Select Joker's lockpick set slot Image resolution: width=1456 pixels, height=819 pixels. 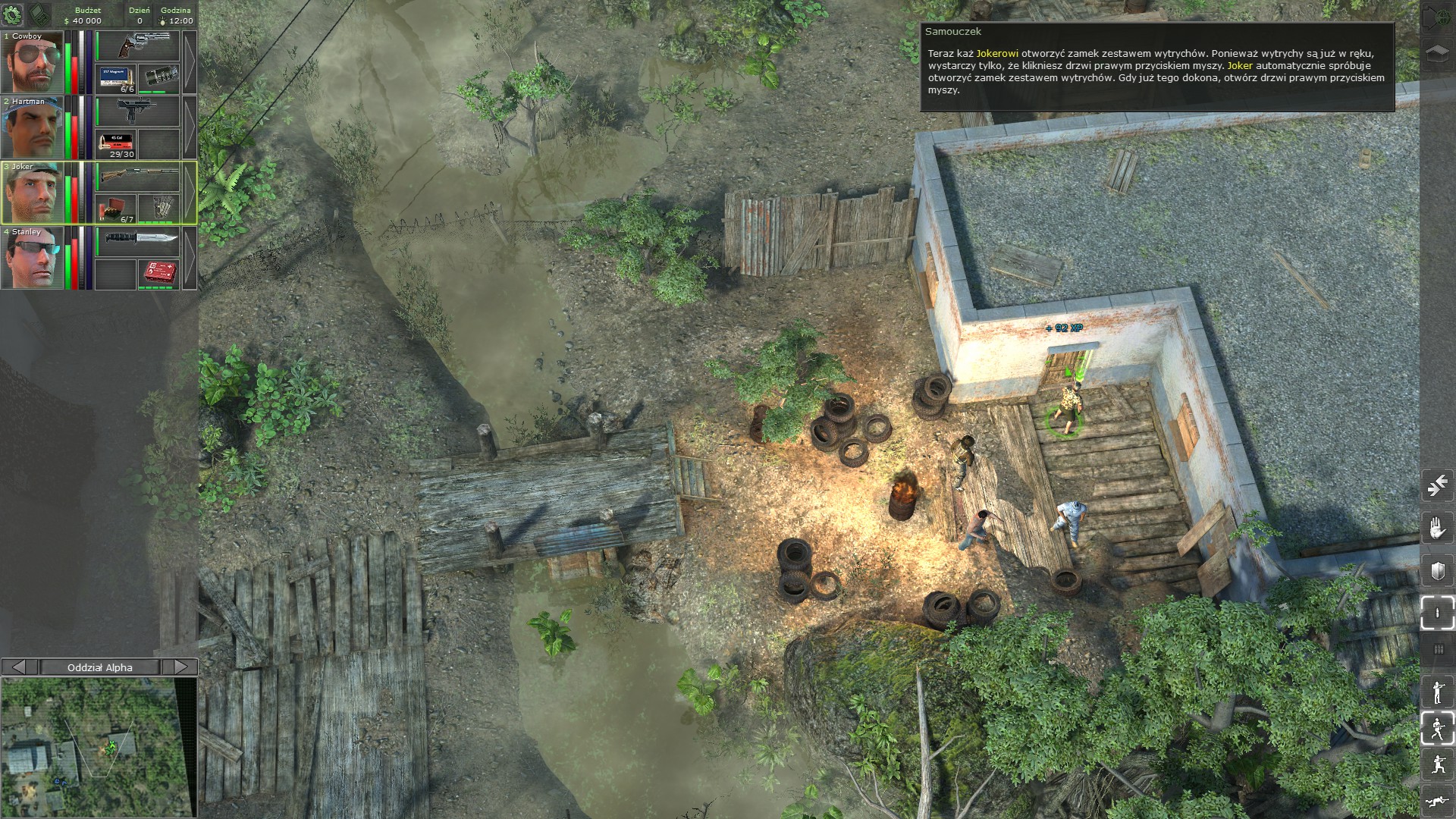click(158, 209)
